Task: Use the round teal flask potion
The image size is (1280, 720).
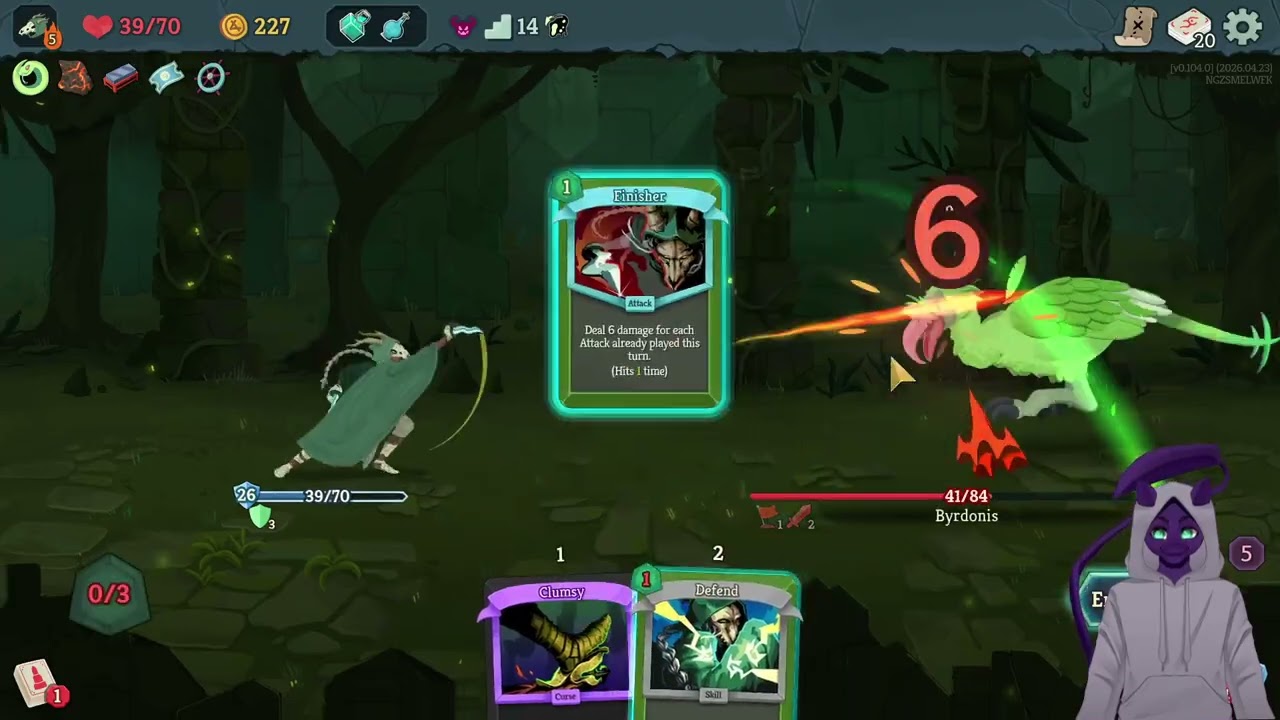Action: [398, 27]
